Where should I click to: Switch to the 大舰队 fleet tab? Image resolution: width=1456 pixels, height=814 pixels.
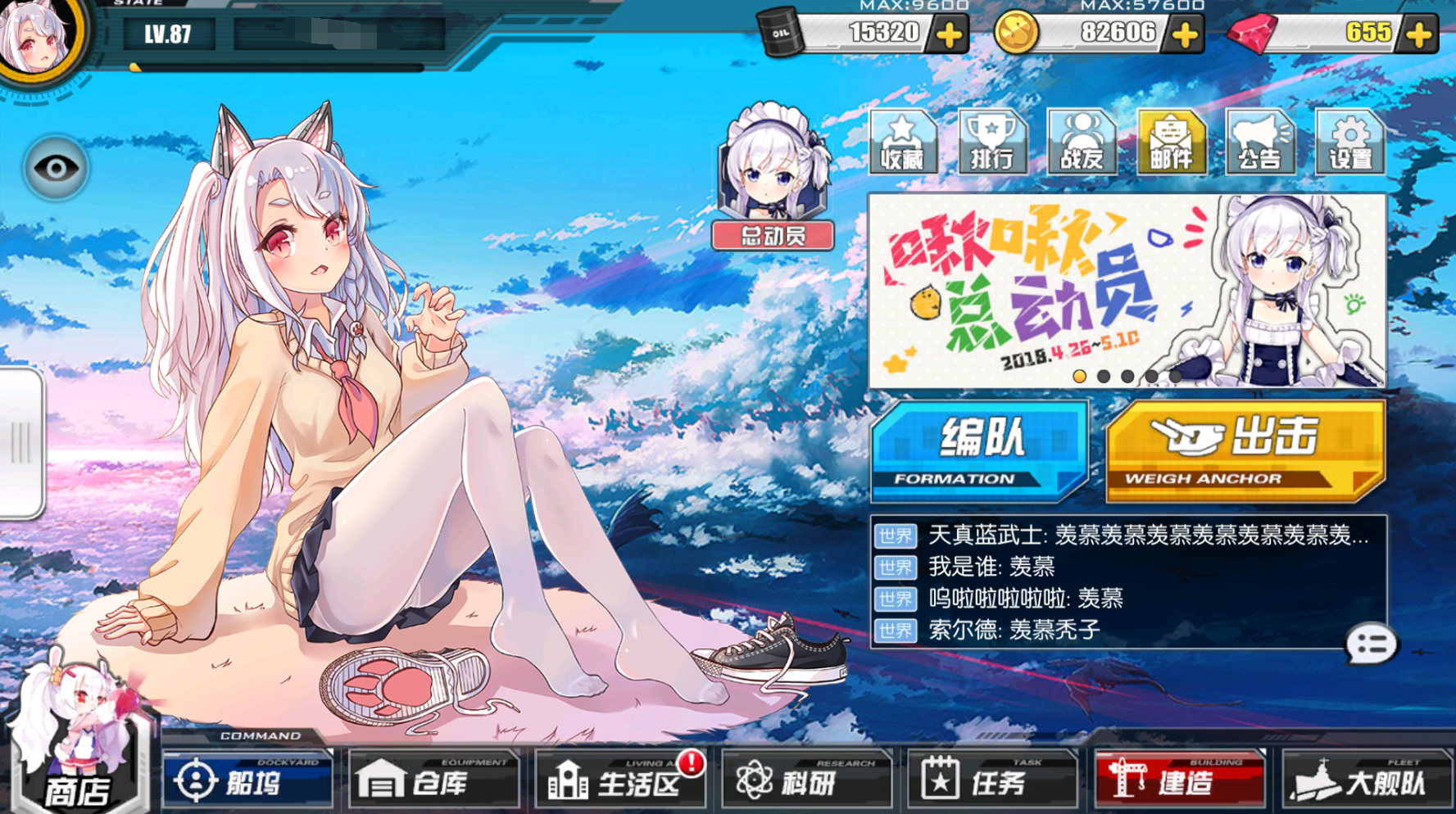coord(1364,779)
